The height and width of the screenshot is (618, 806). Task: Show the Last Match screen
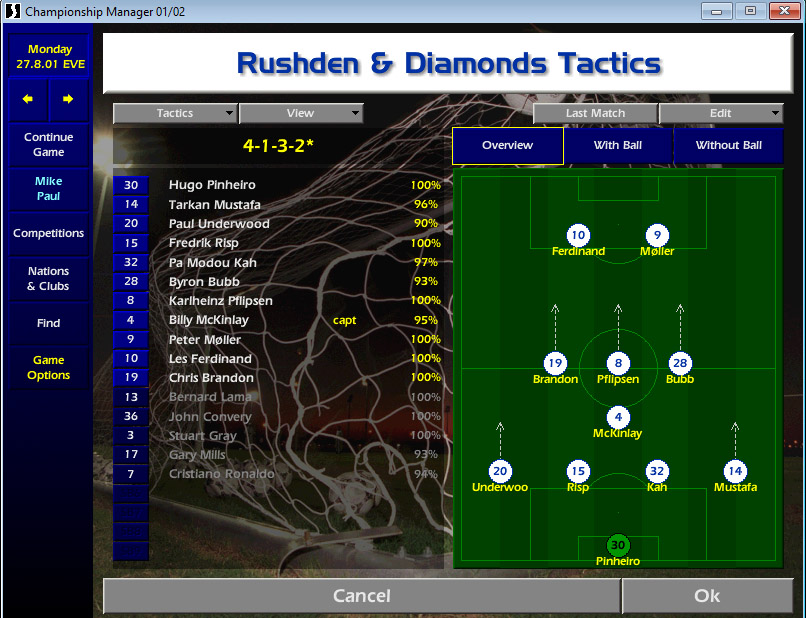tap(595, 114)
